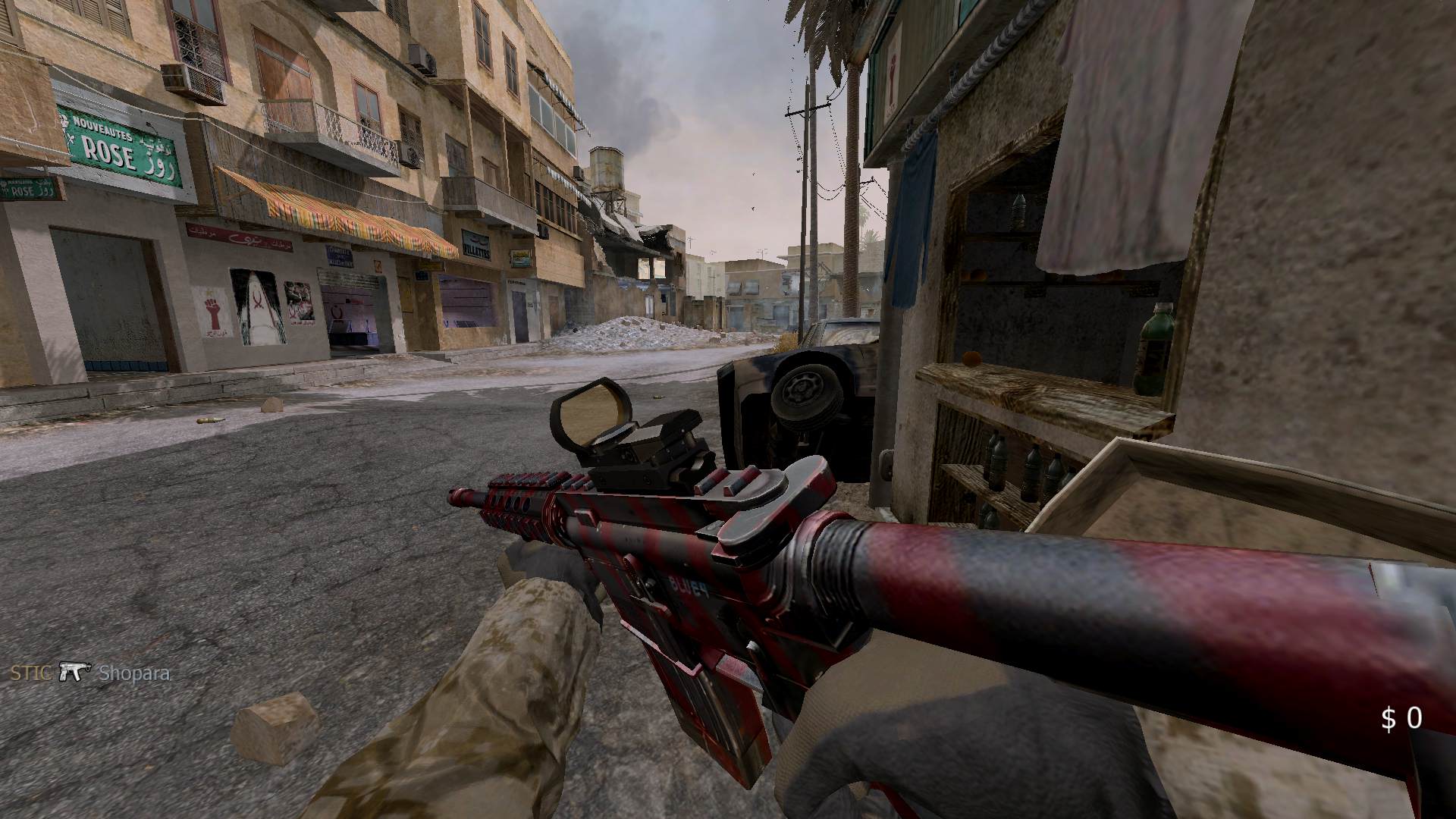Click the Shopara player name in the killfeed
Image resolution: width=1456 pixels, height=819 pixels.
tap(133, 673)
